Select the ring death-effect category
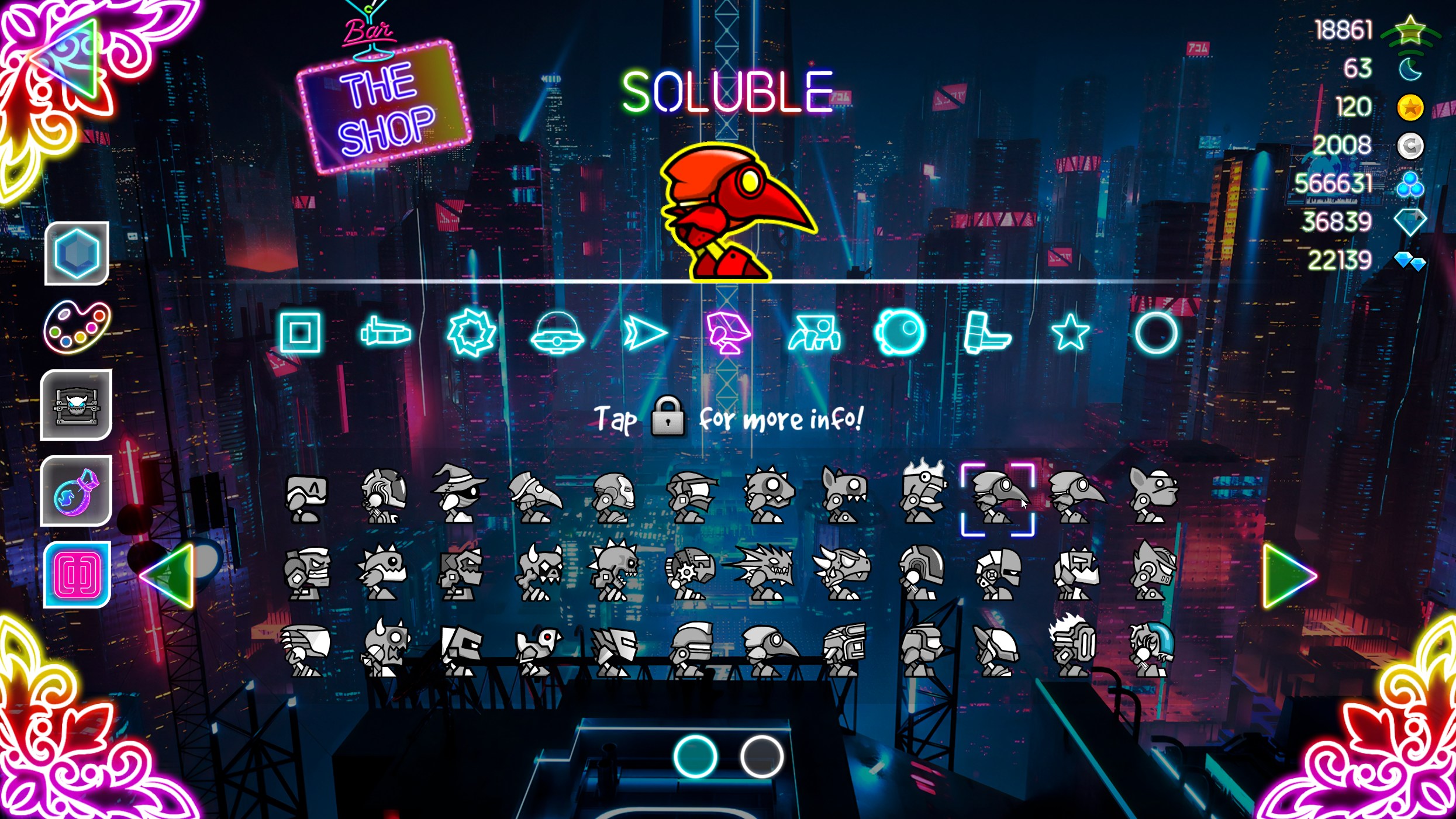The width and height of the screenshot is (1456, 819). click(1155, 333)
